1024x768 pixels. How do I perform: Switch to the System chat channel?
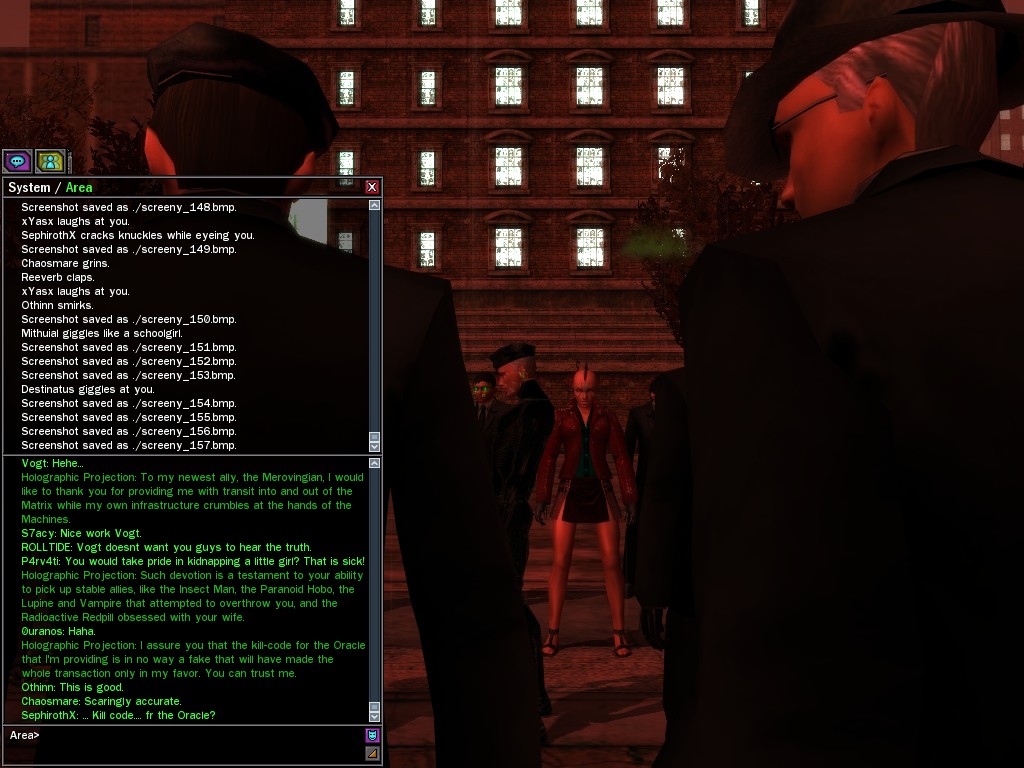(x=28, y=187)
